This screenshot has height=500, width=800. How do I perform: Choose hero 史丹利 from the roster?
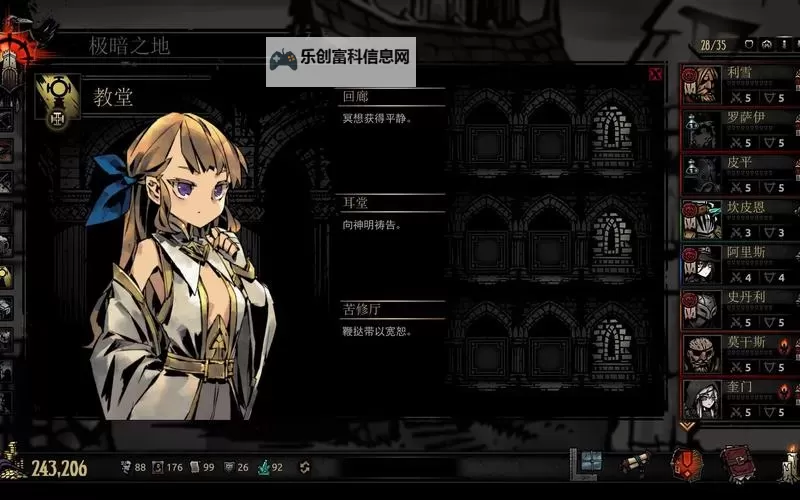pyautogui.click(x=739, y=309)
